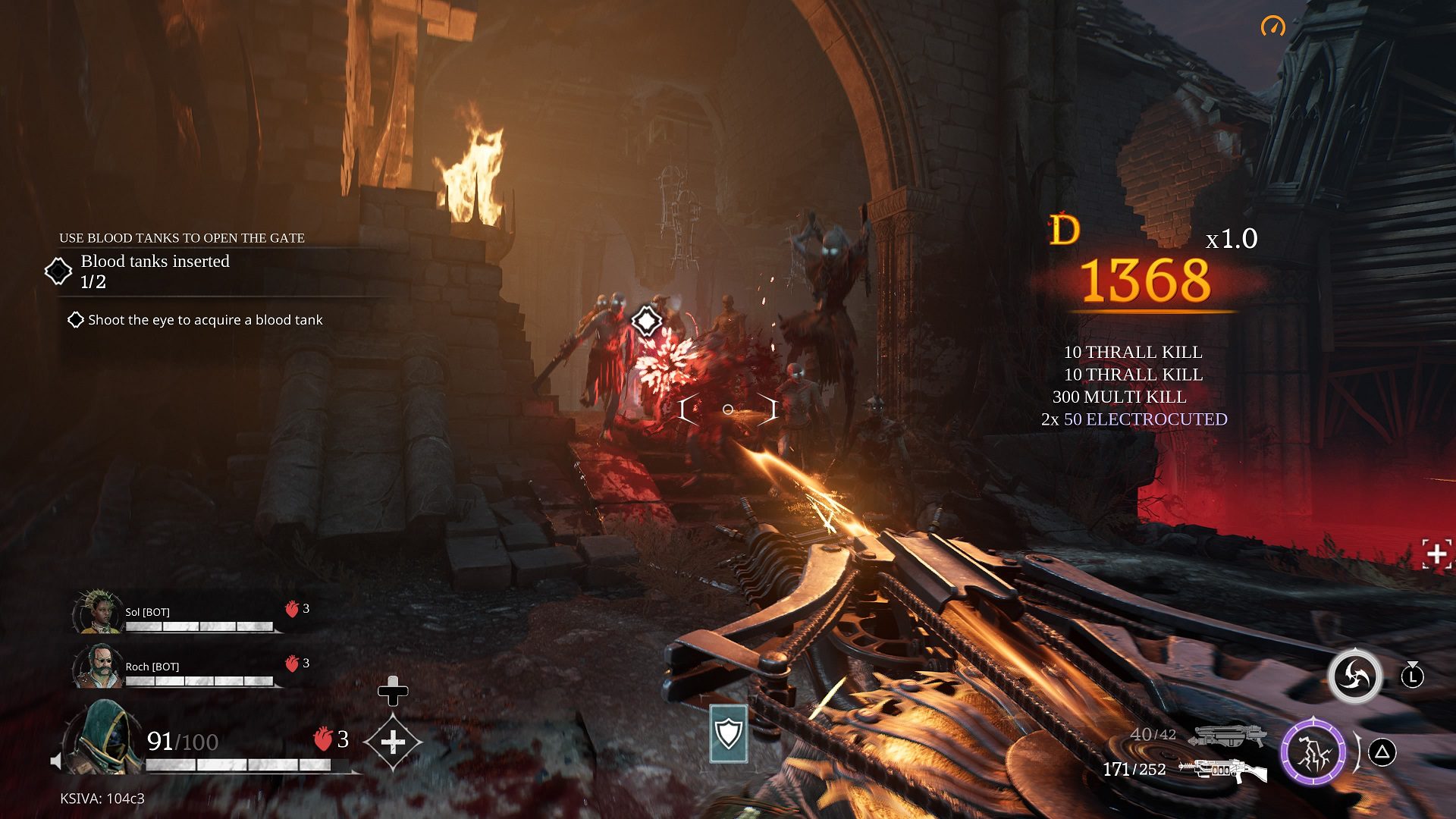Click the bracketed plus icon
Viewport: 1456px width, 819px height.
tap(1436, 554)
